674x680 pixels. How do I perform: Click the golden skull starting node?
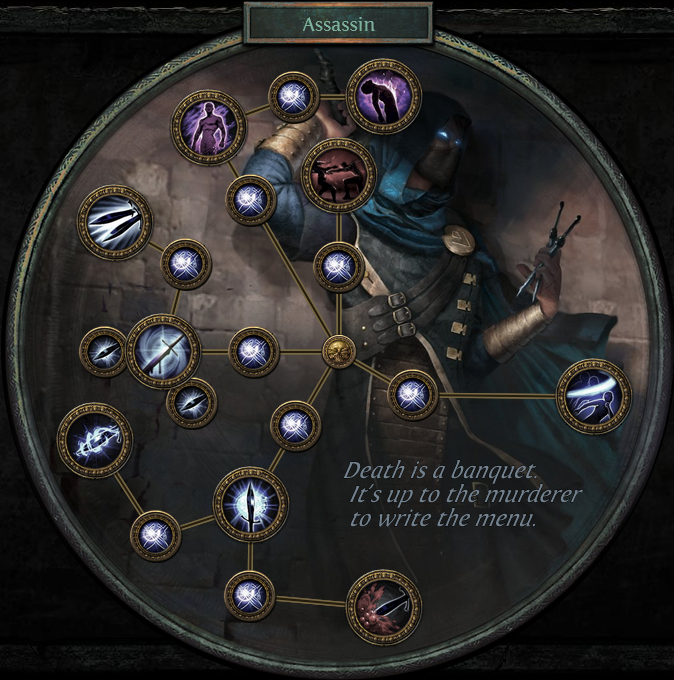tap(340, 352)
